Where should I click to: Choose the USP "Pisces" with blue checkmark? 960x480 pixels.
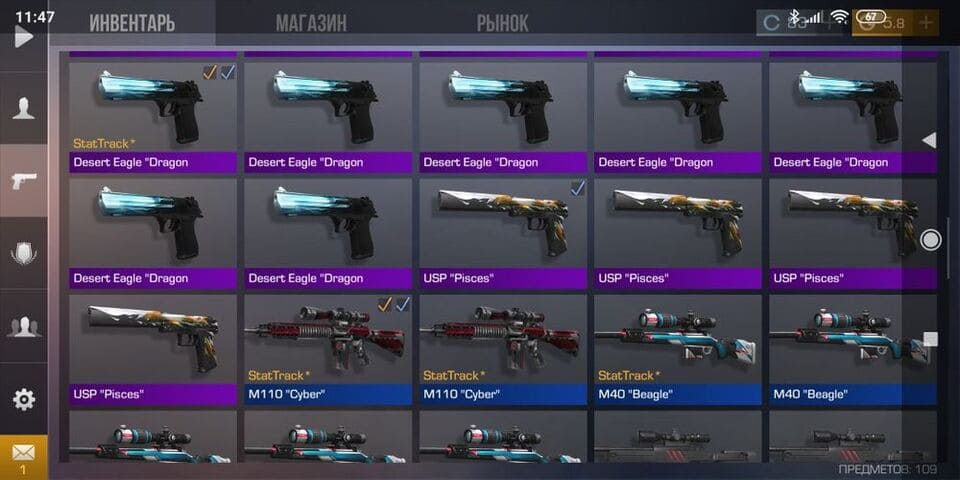point(503,230)
